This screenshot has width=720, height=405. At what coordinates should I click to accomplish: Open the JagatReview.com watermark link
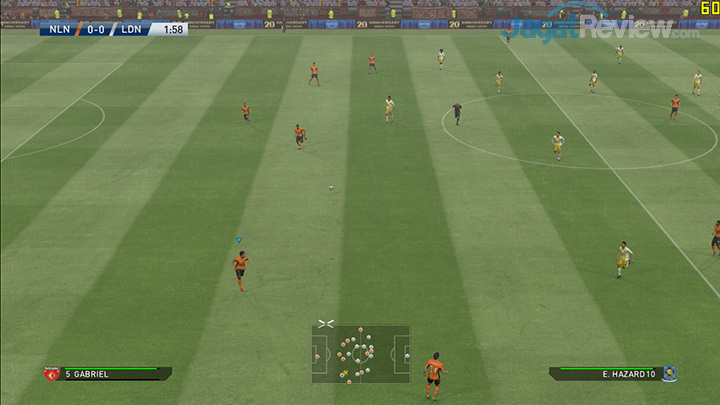tap(602, 27)
